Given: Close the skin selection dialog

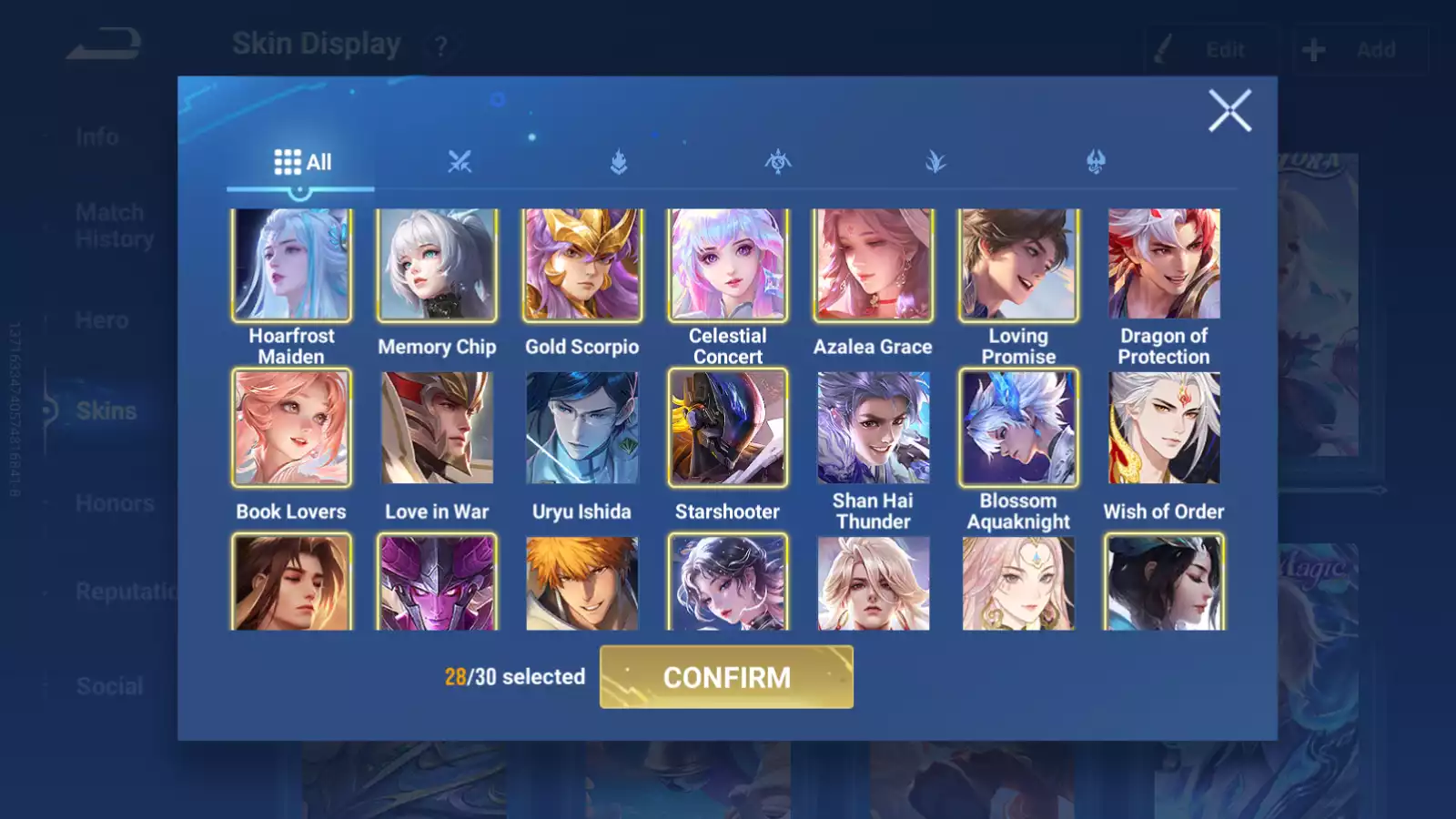Looking at the screenshot, I should tap(1230, 111).
